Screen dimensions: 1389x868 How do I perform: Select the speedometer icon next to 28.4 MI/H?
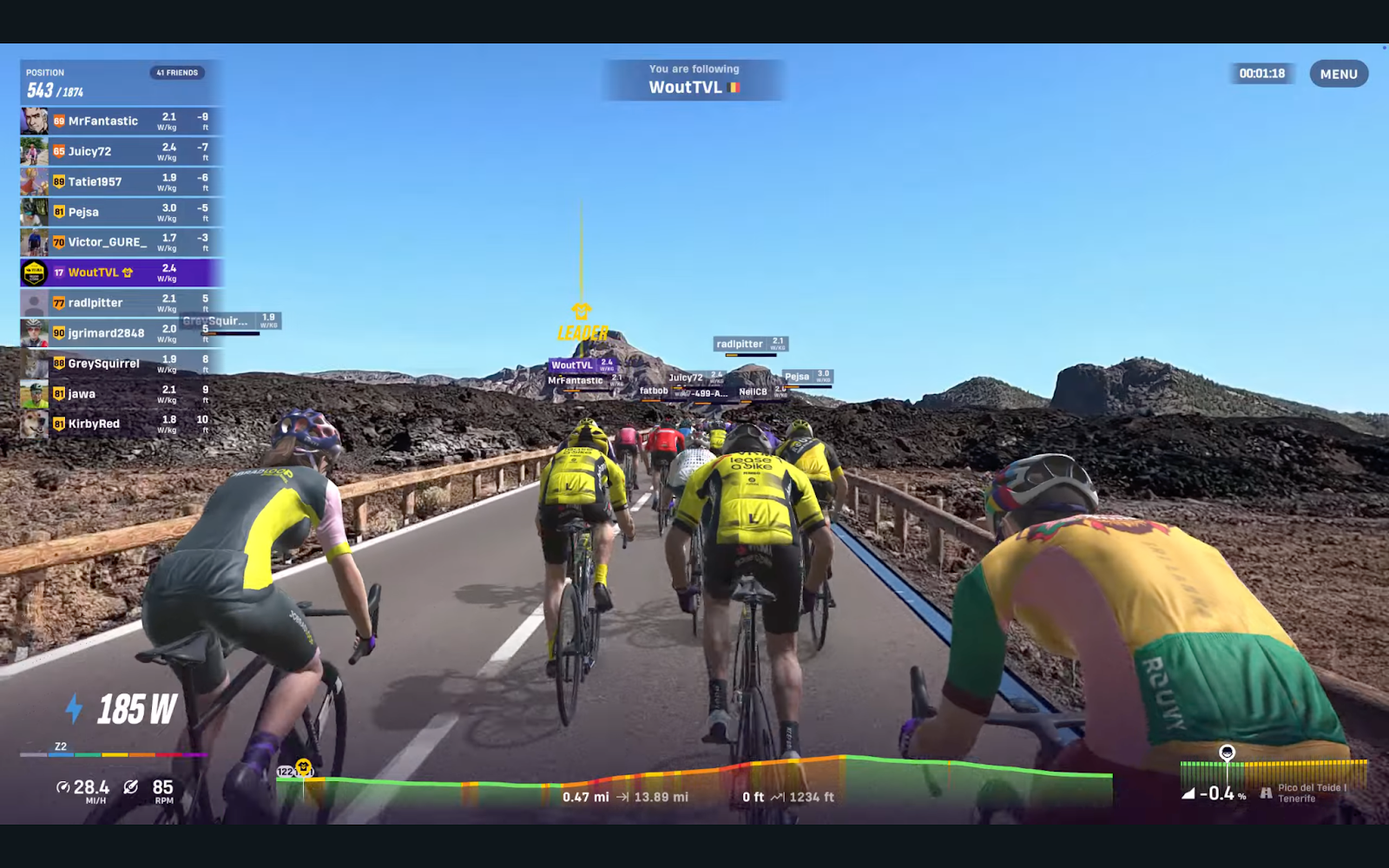(x=63, y=786)
